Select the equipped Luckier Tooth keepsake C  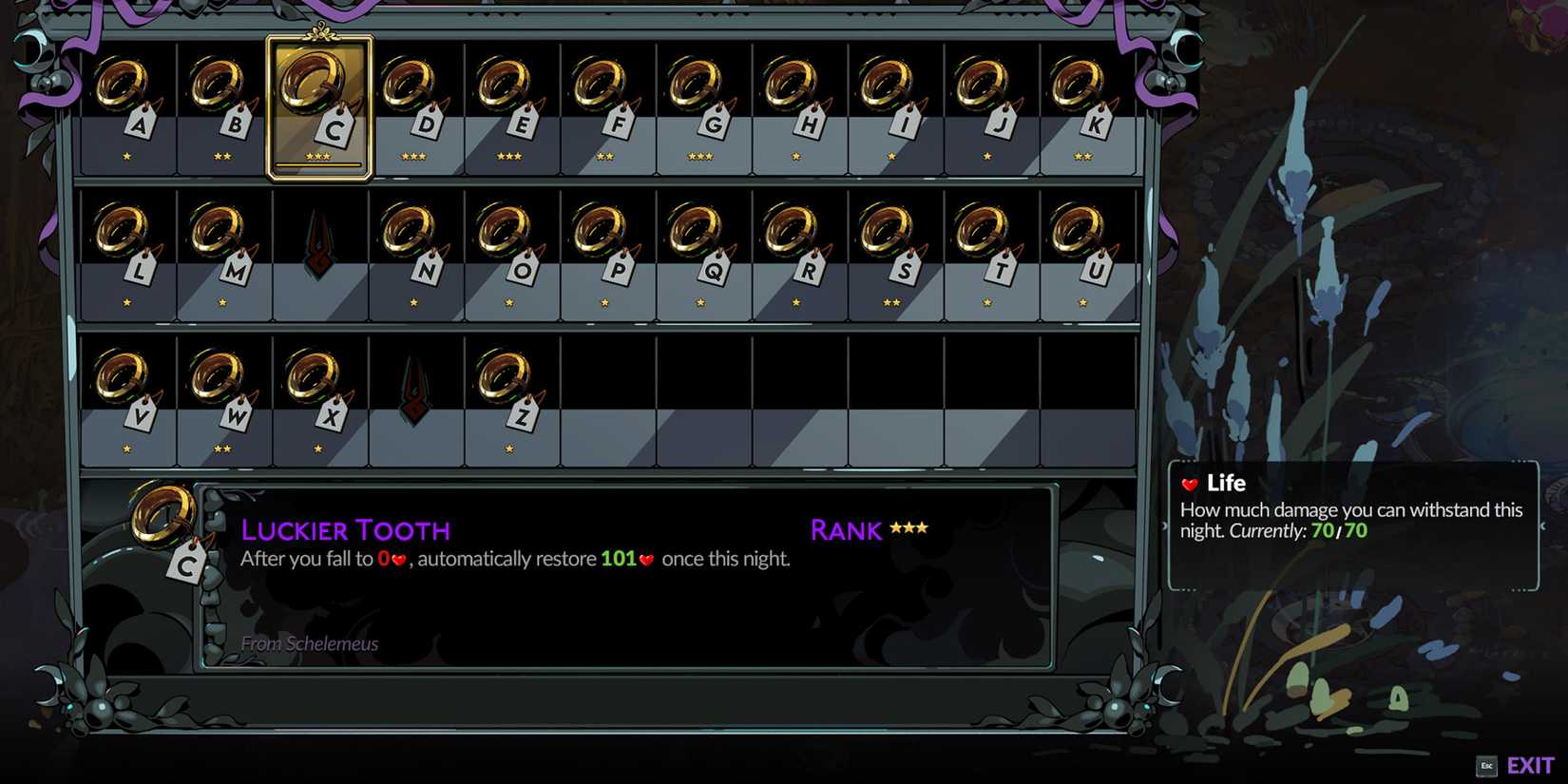click(320, 100)
